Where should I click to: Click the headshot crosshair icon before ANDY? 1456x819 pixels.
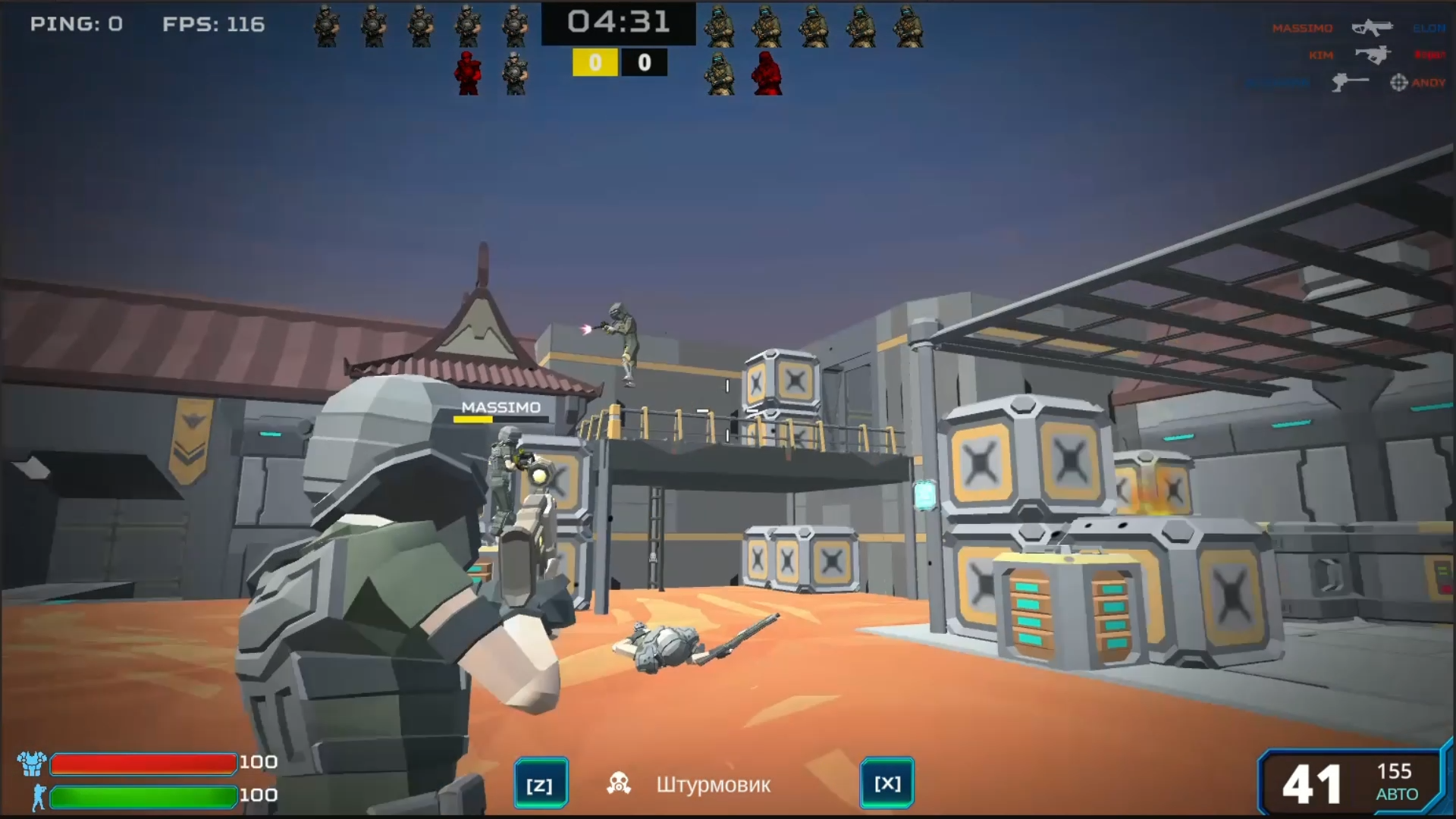pos(1398,82)
